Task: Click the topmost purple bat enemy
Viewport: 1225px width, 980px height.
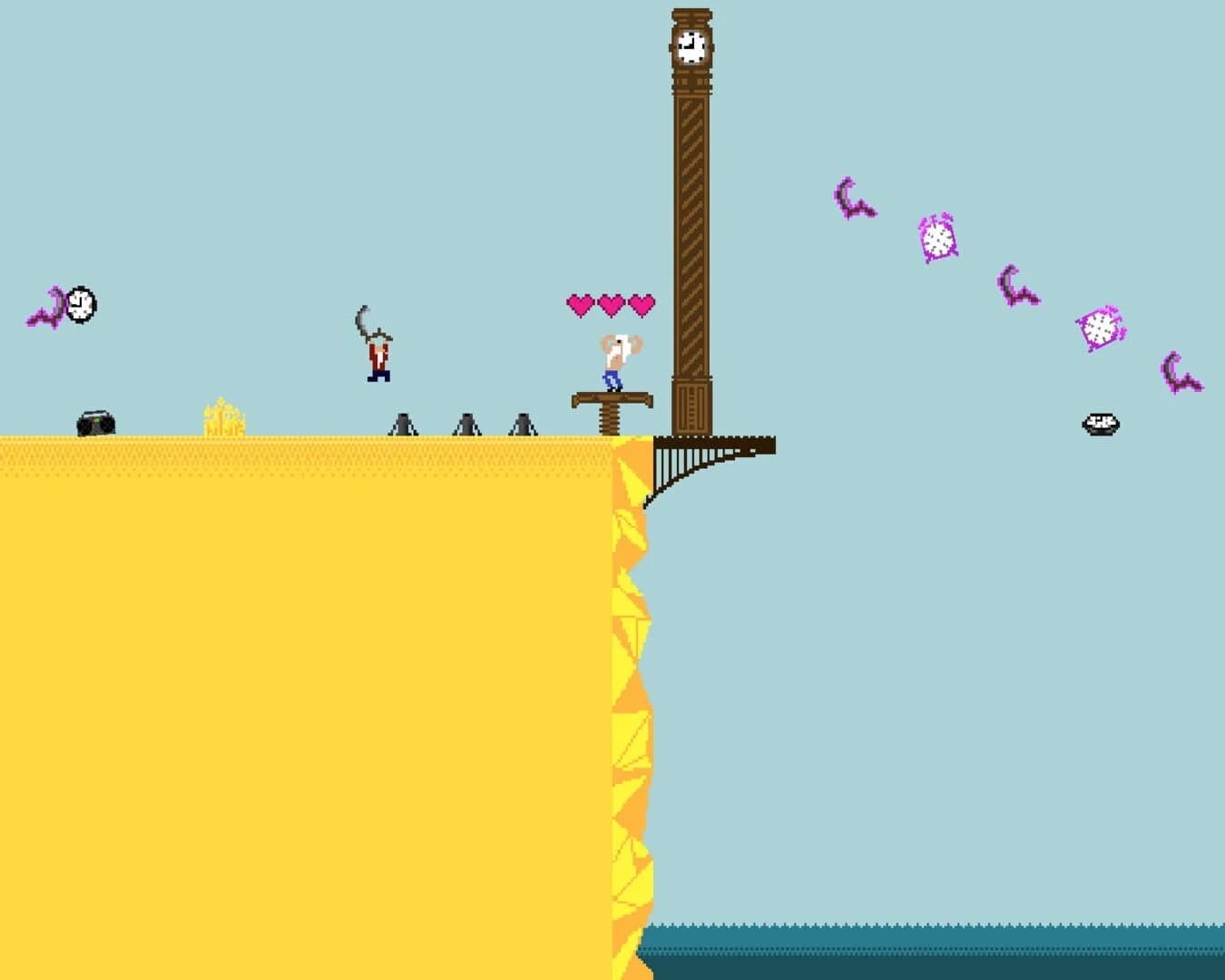Action: (851, 198)
